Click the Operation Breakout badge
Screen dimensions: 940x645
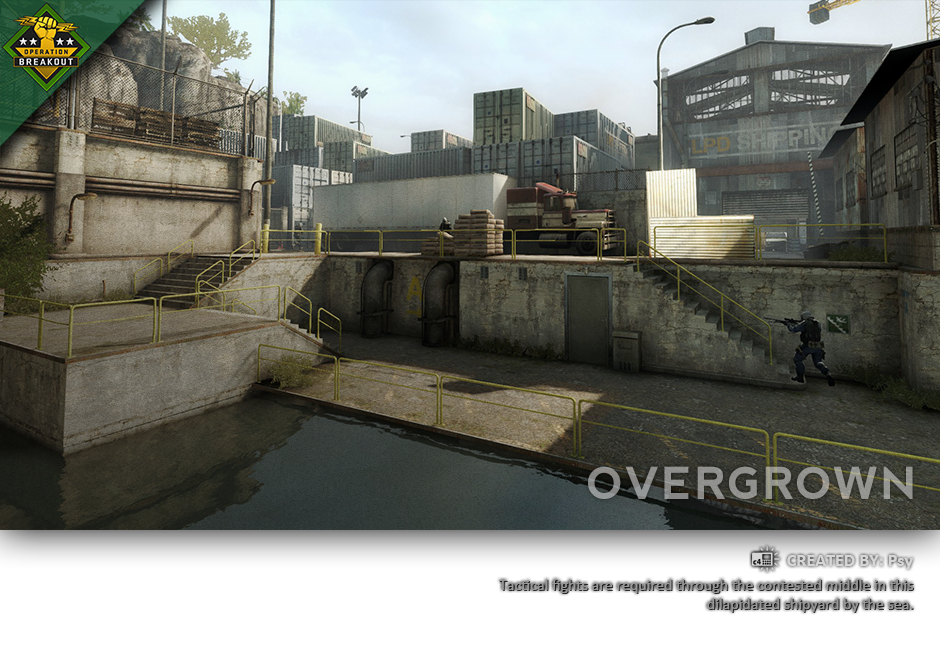(x=46, y=45)
